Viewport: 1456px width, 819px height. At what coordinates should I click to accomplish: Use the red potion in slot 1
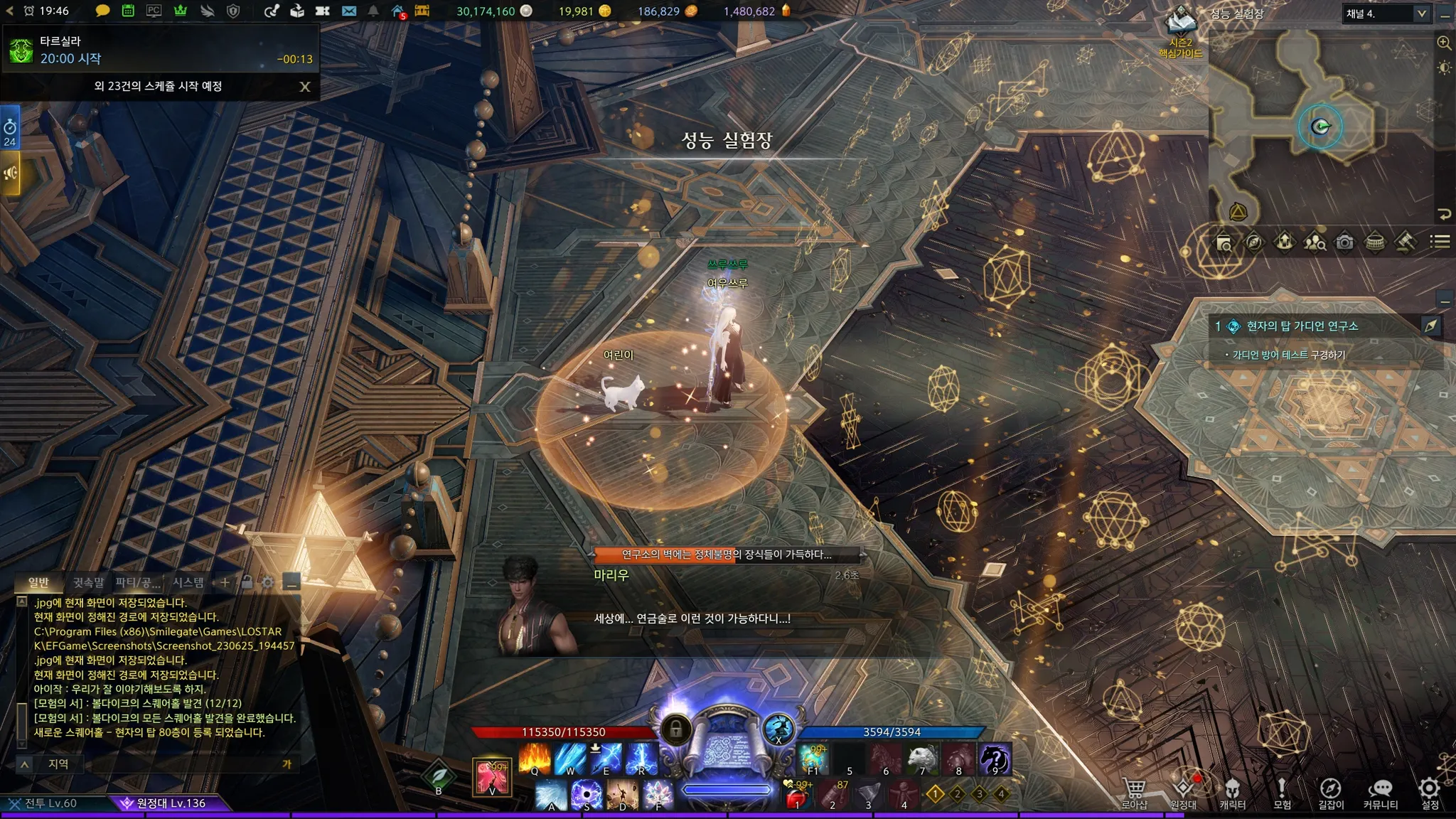798,796
